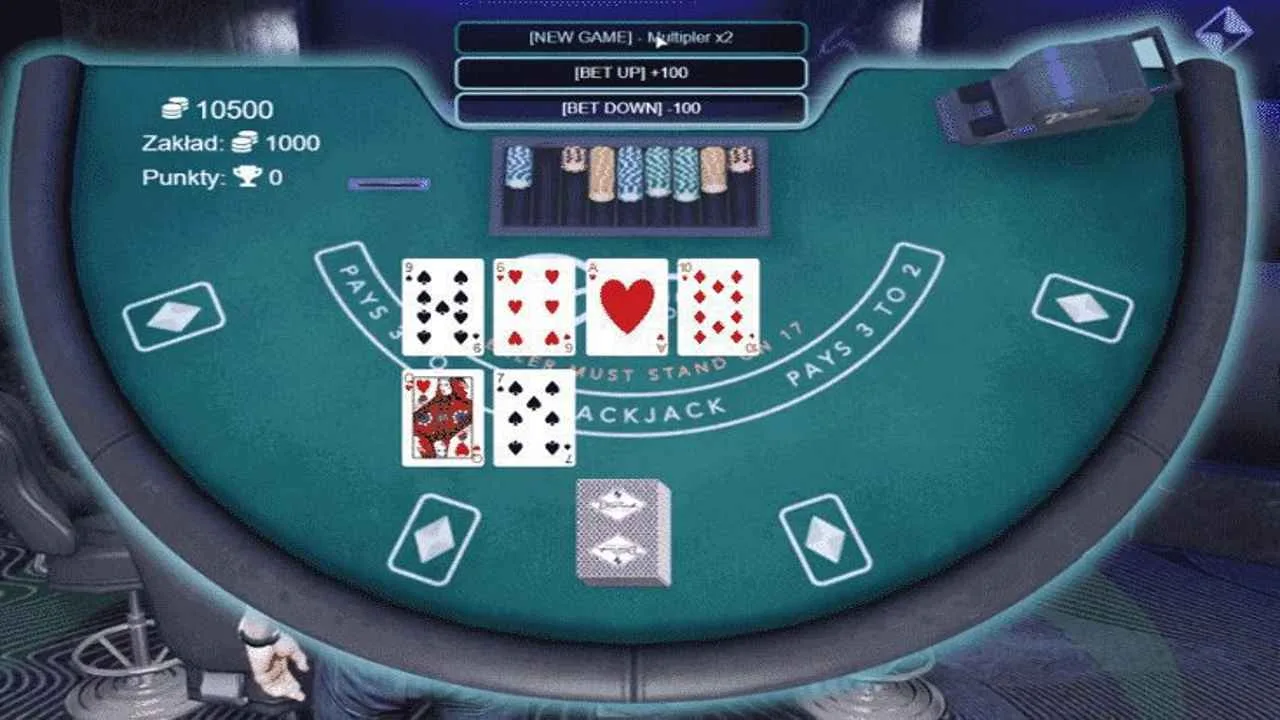
Task: Lower the wager using [BET DOWN] -100
Action: click(633, 106)
